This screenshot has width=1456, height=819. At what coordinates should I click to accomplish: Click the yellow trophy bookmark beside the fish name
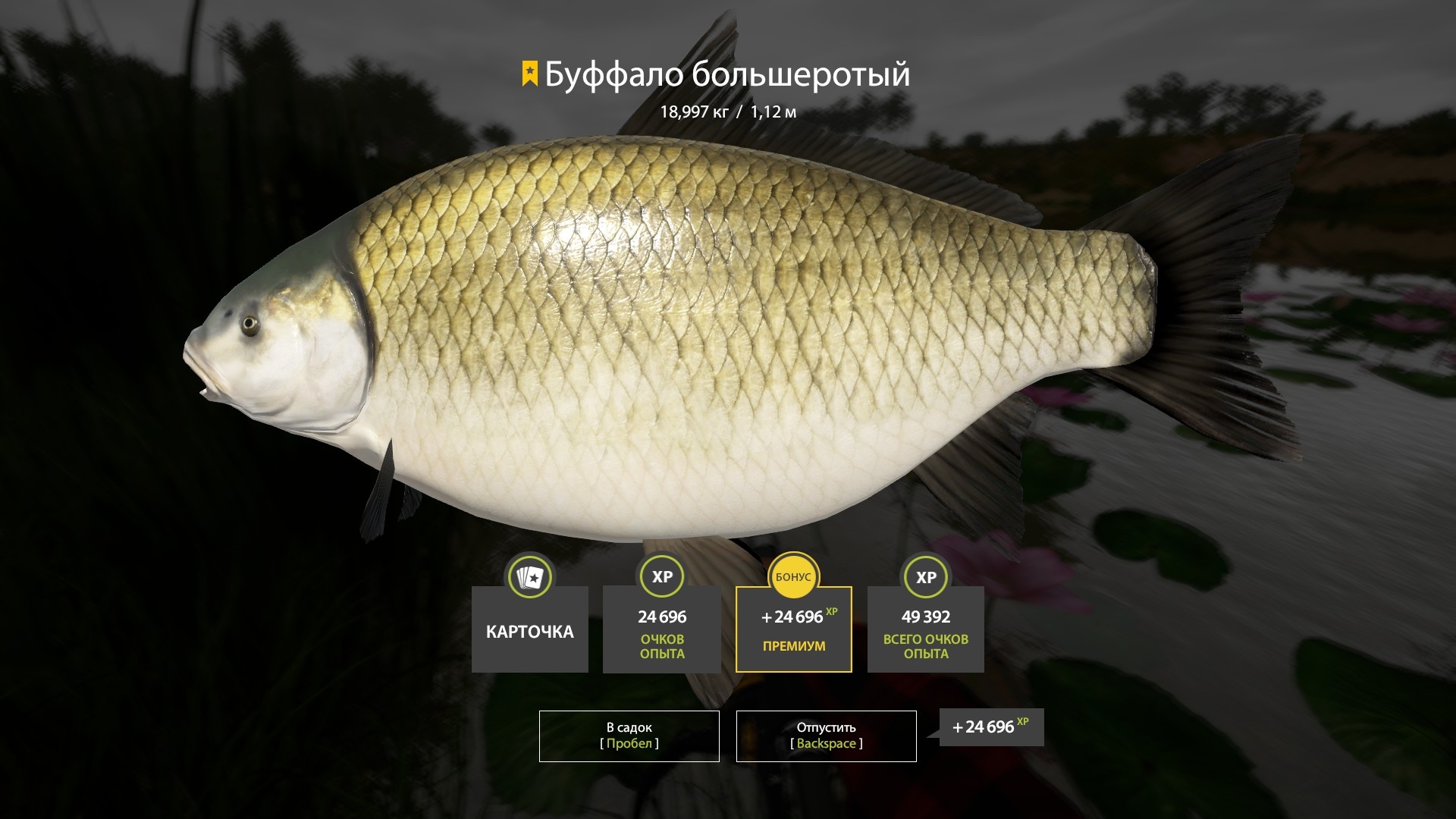(x=529, y=74)
